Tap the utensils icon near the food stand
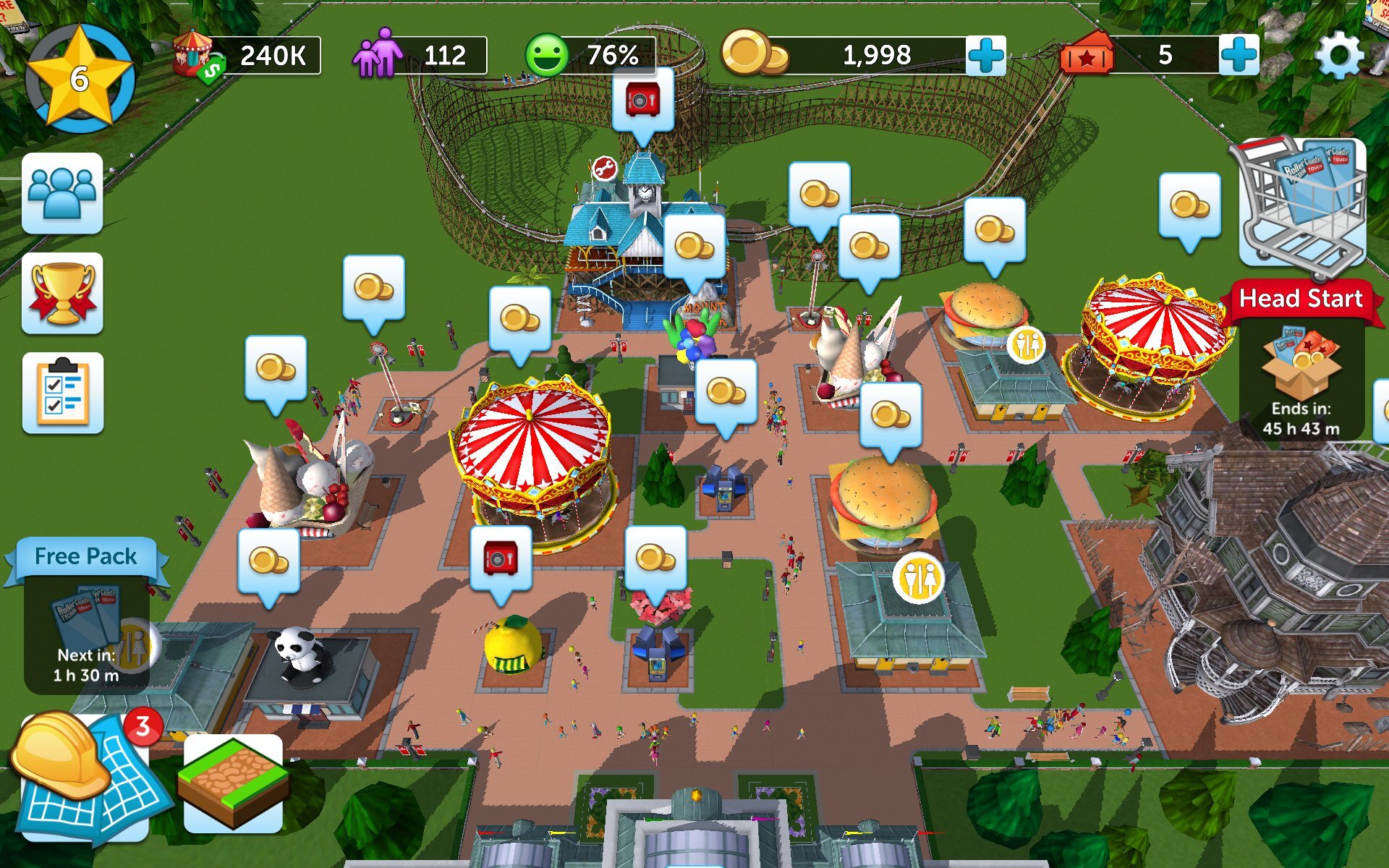Screen dimensions: 1389x868 pyautogui.click(x=1025, y=346)
